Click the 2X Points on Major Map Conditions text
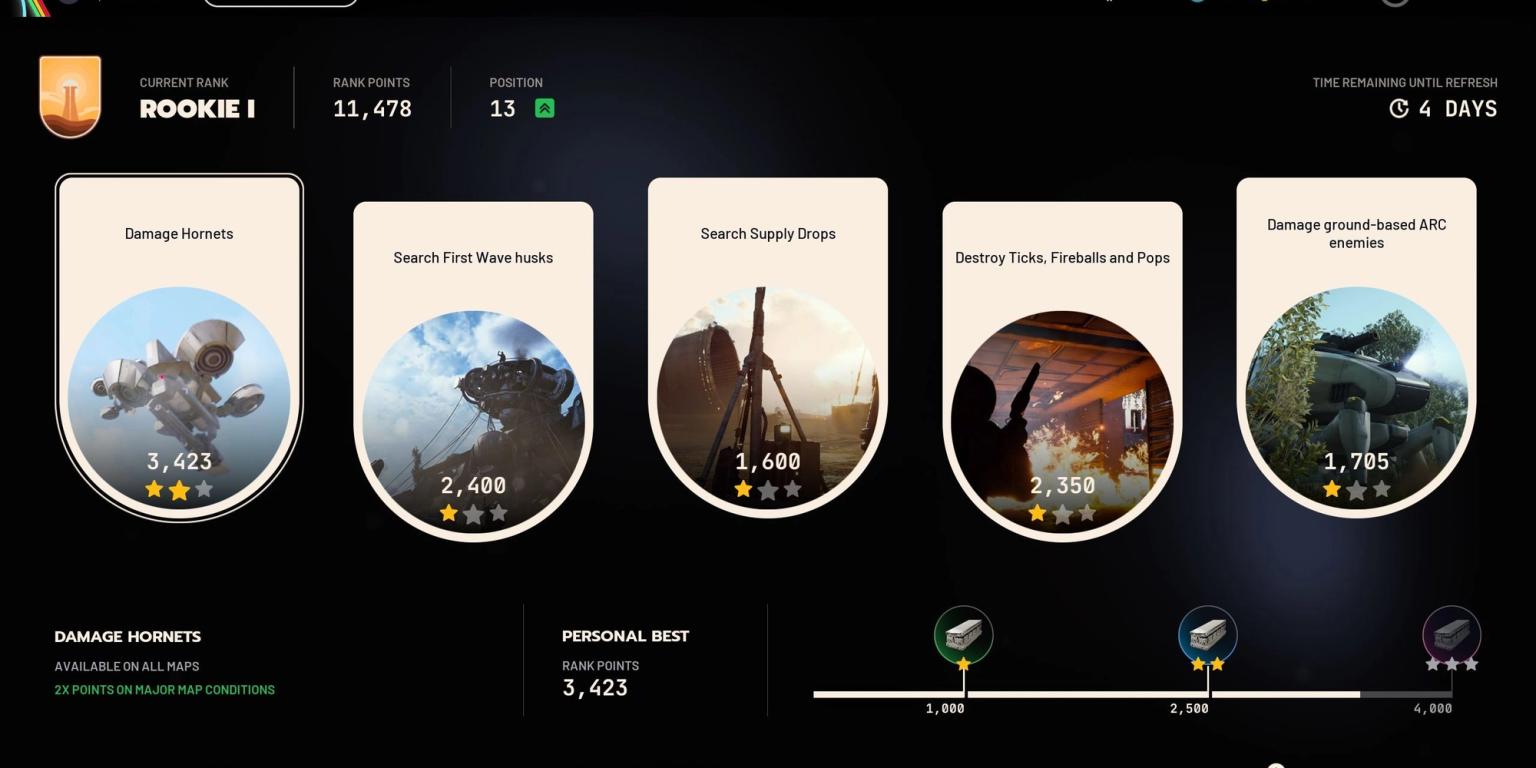This screenshot has width=1536, height=768. [164, 690]
